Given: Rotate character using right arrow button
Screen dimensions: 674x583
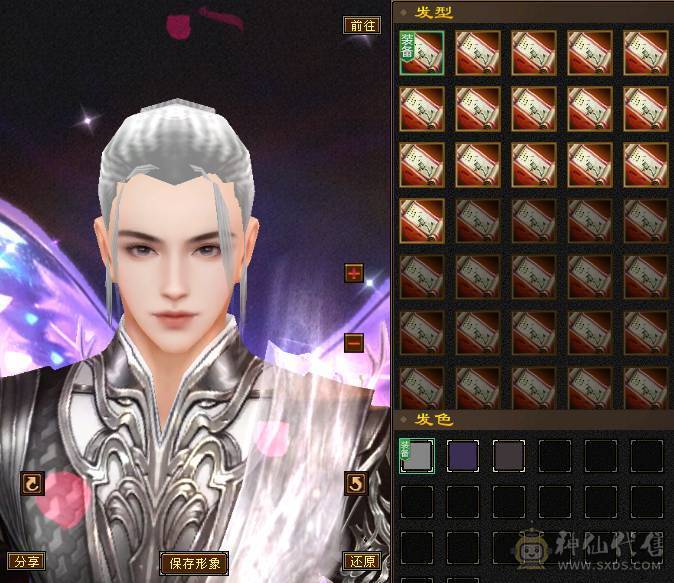Looking at the screenshot, I should pyautogui.click(x=355, y=484).
